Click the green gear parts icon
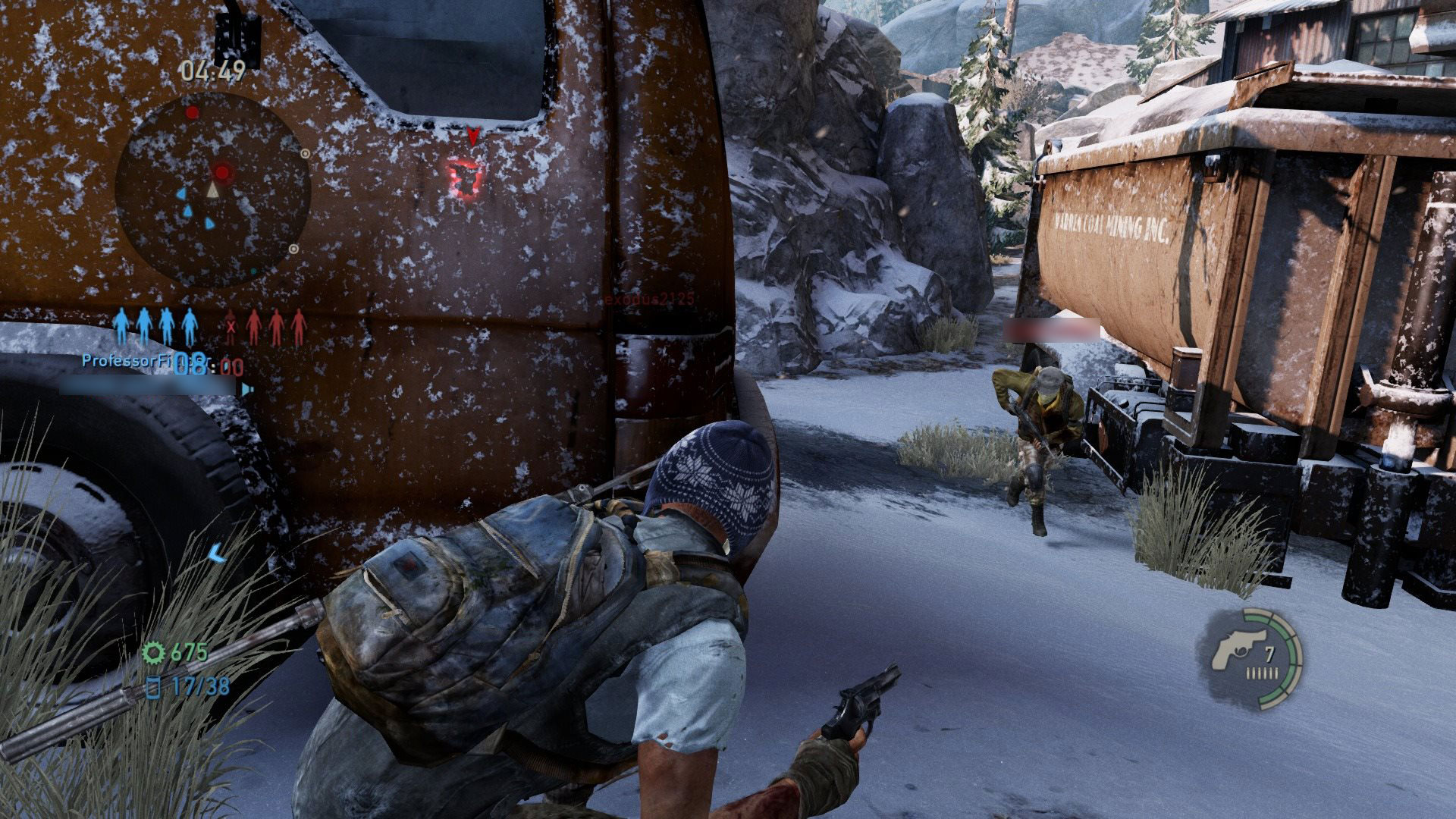The height and width of the screenshot is (819, 1456). coord(155,651)
